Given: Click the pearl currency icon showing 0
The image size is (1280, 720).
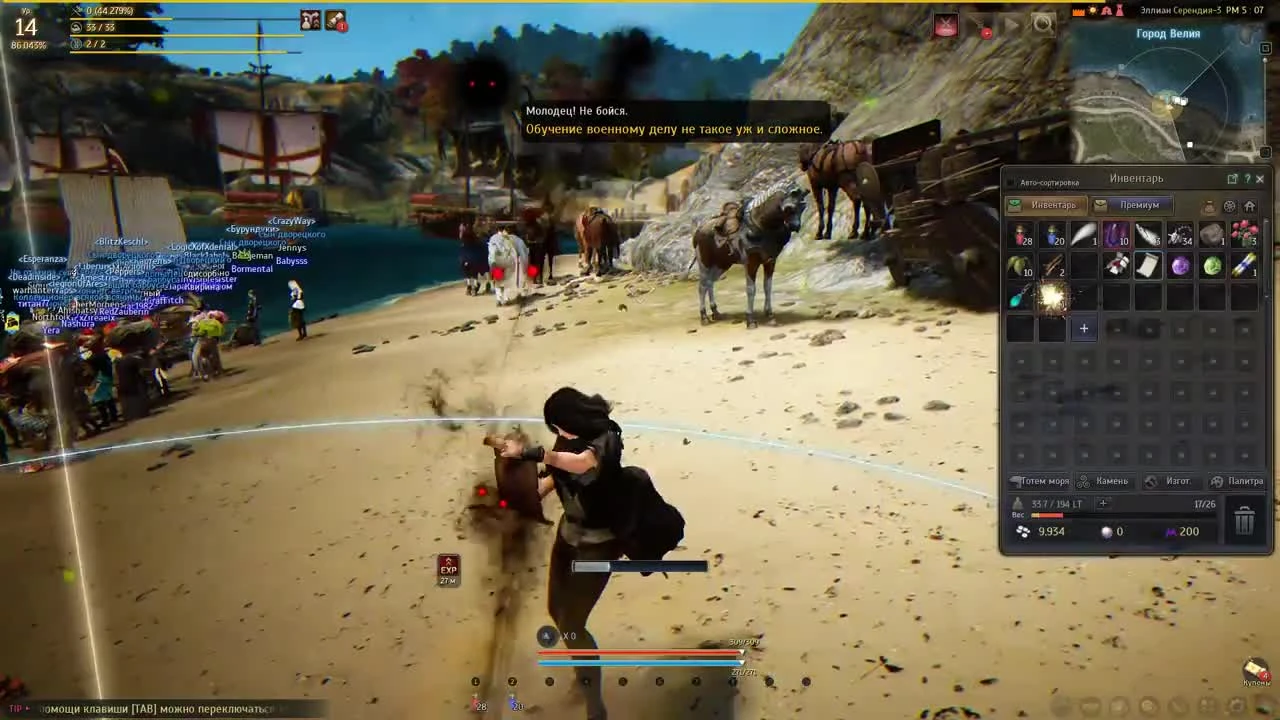Looking at the screenshot, I should coord(1106,531).
